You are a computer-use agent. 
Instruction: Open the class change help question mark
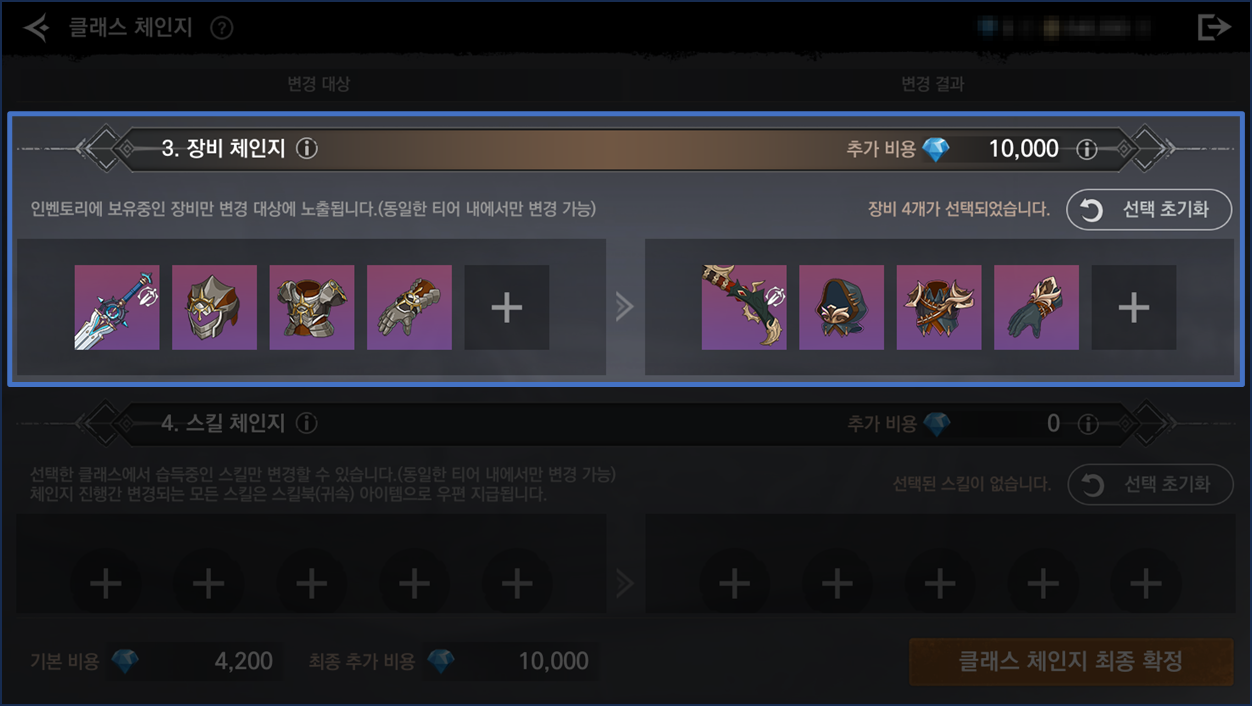(x=222, y=28)
